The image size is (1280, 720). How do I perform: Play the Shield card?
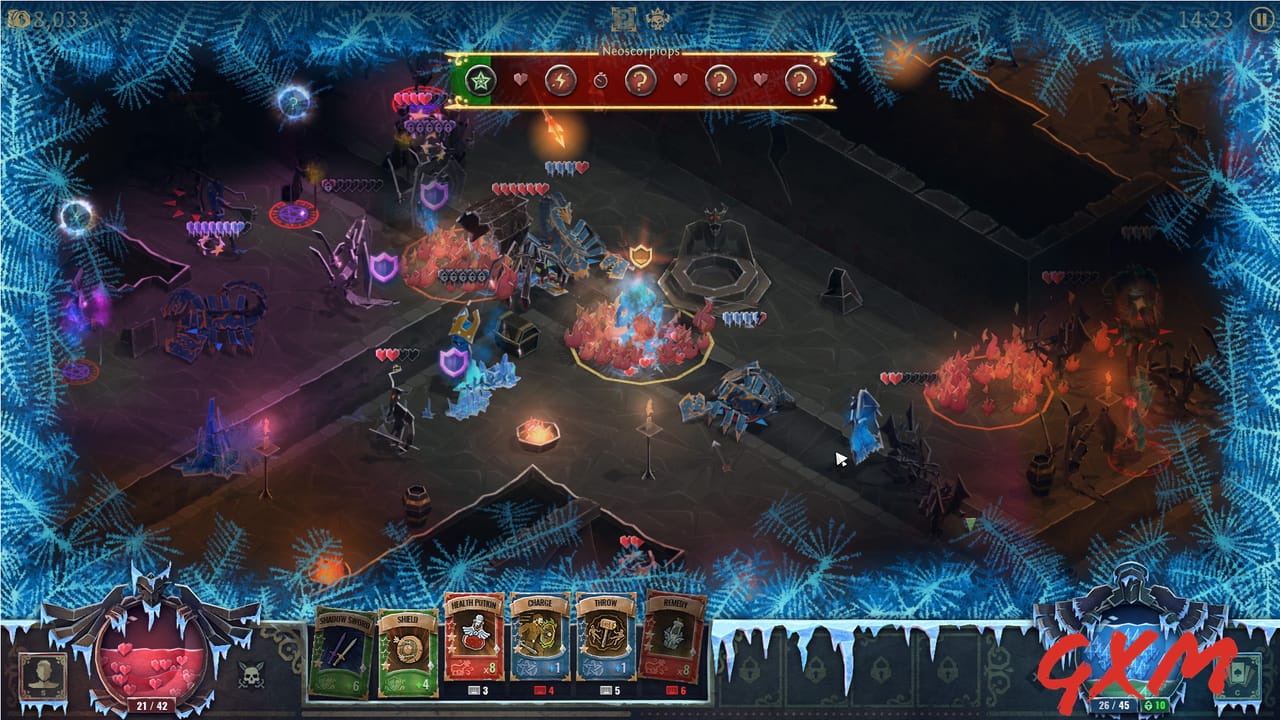(x=406, y=652)
